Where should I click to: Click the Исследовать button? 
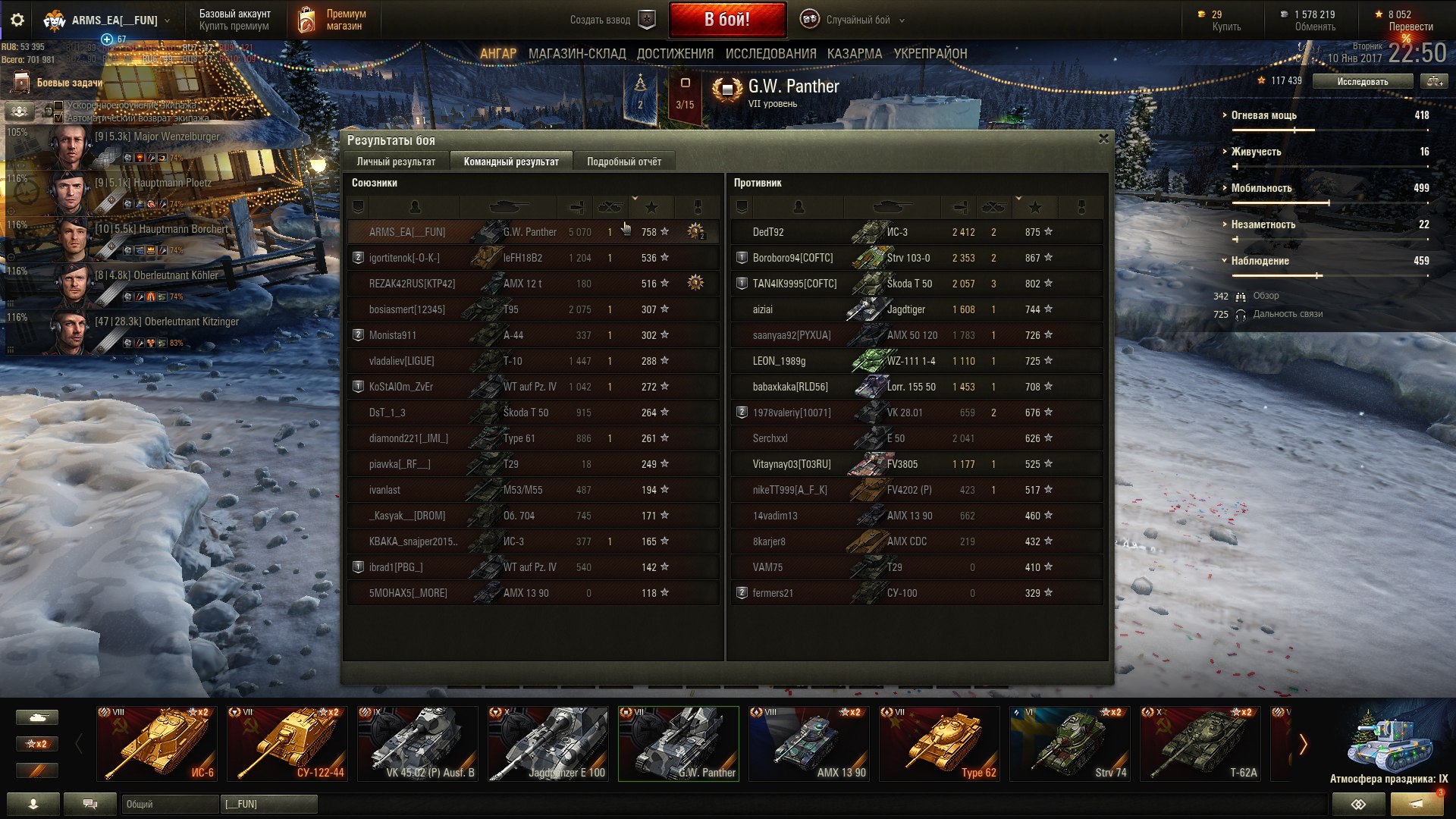click(1362, 80)
